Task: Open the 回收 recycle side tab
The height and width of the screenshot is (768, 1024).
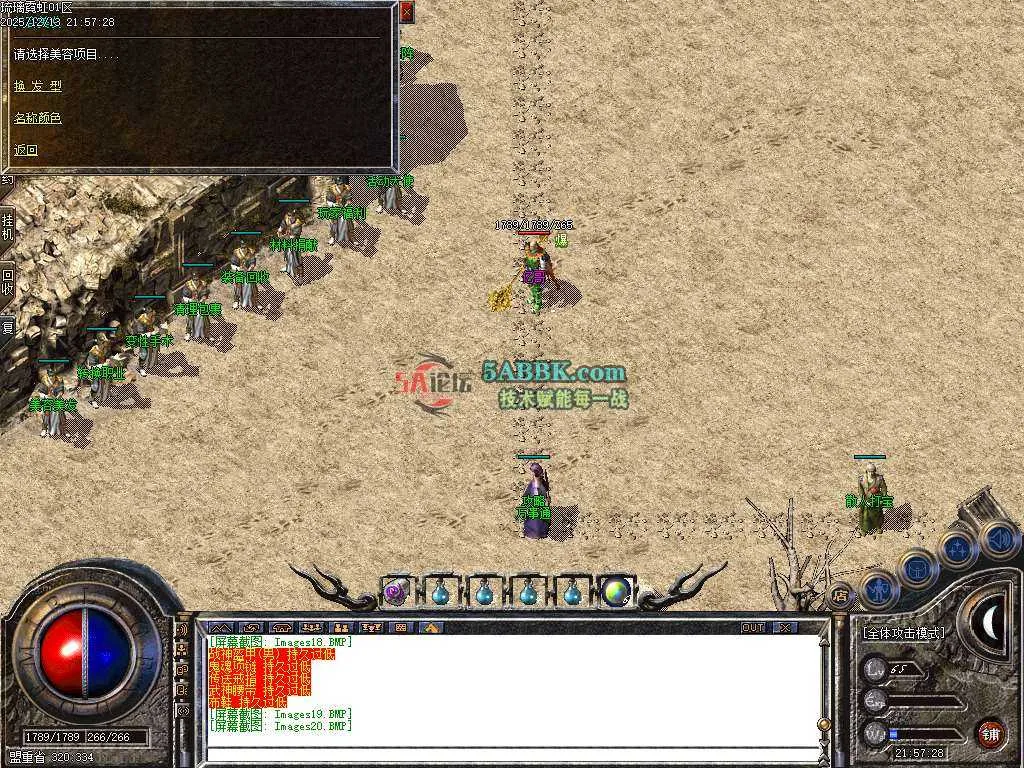Action: 8,281
